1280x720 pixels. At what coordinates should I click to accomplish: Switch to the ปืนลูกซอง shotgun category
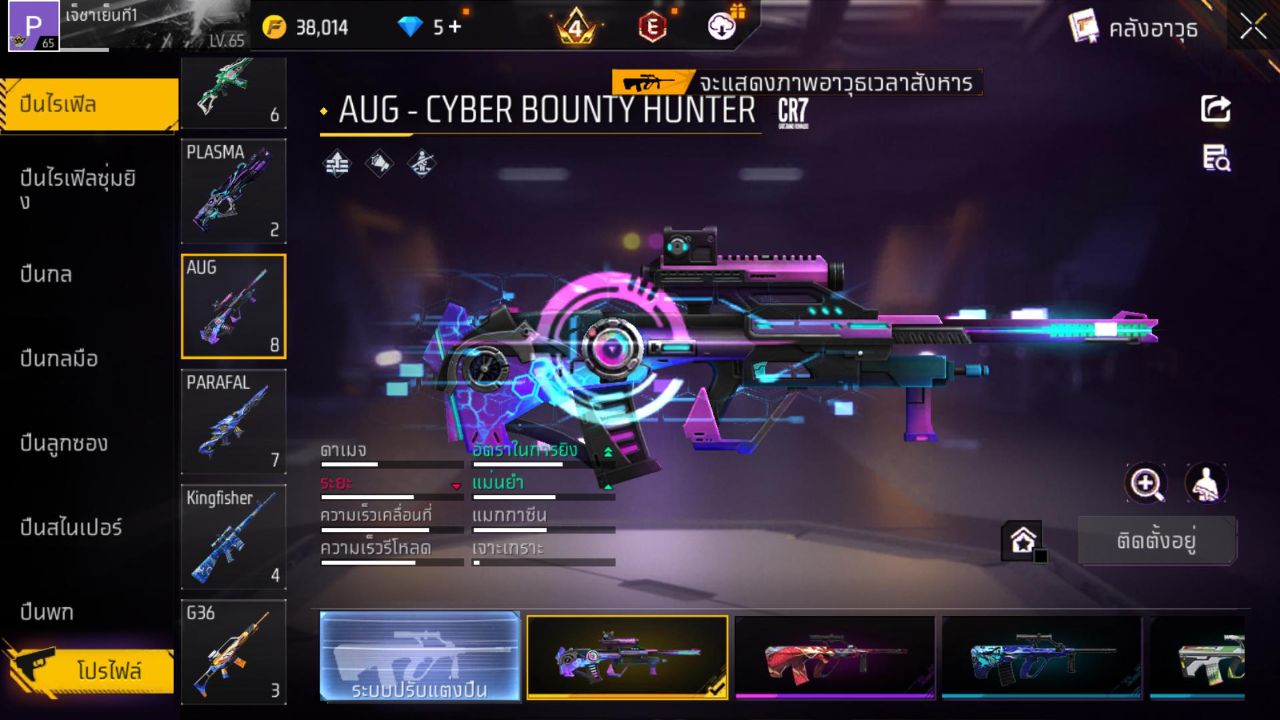coord(62,443)
